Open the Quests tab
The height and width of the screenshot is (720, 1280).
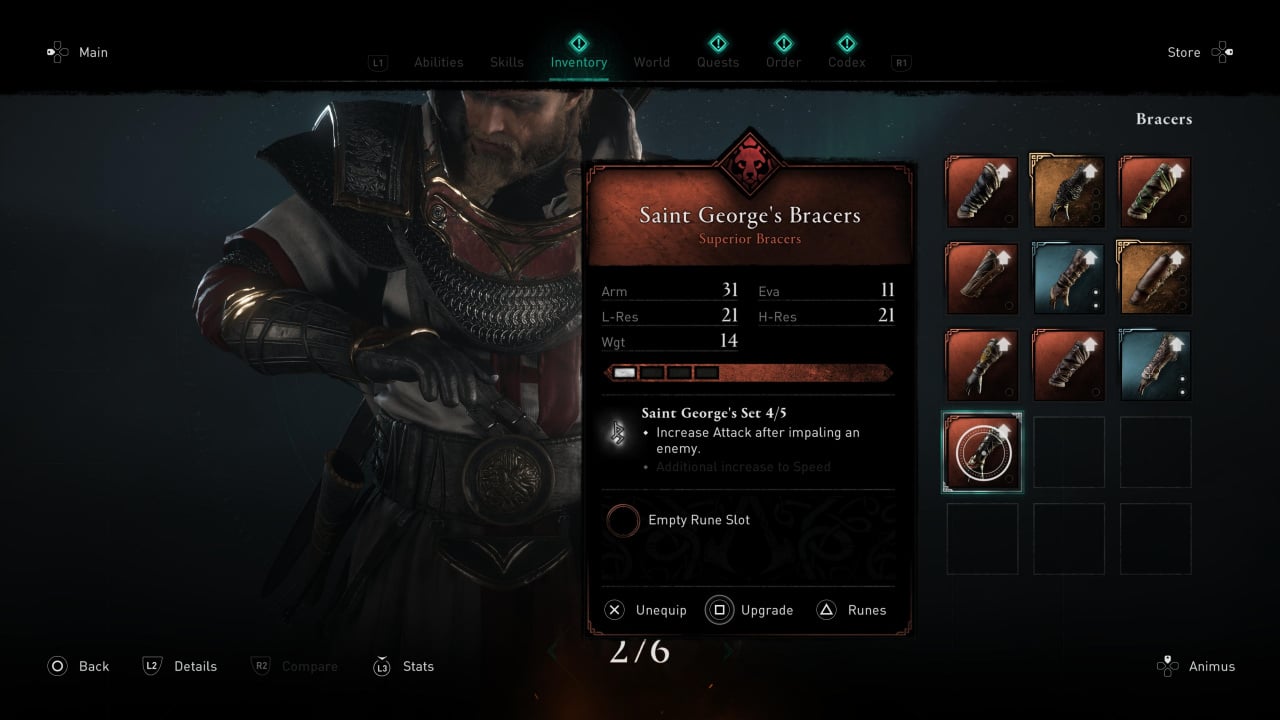[x=717, y=62]
